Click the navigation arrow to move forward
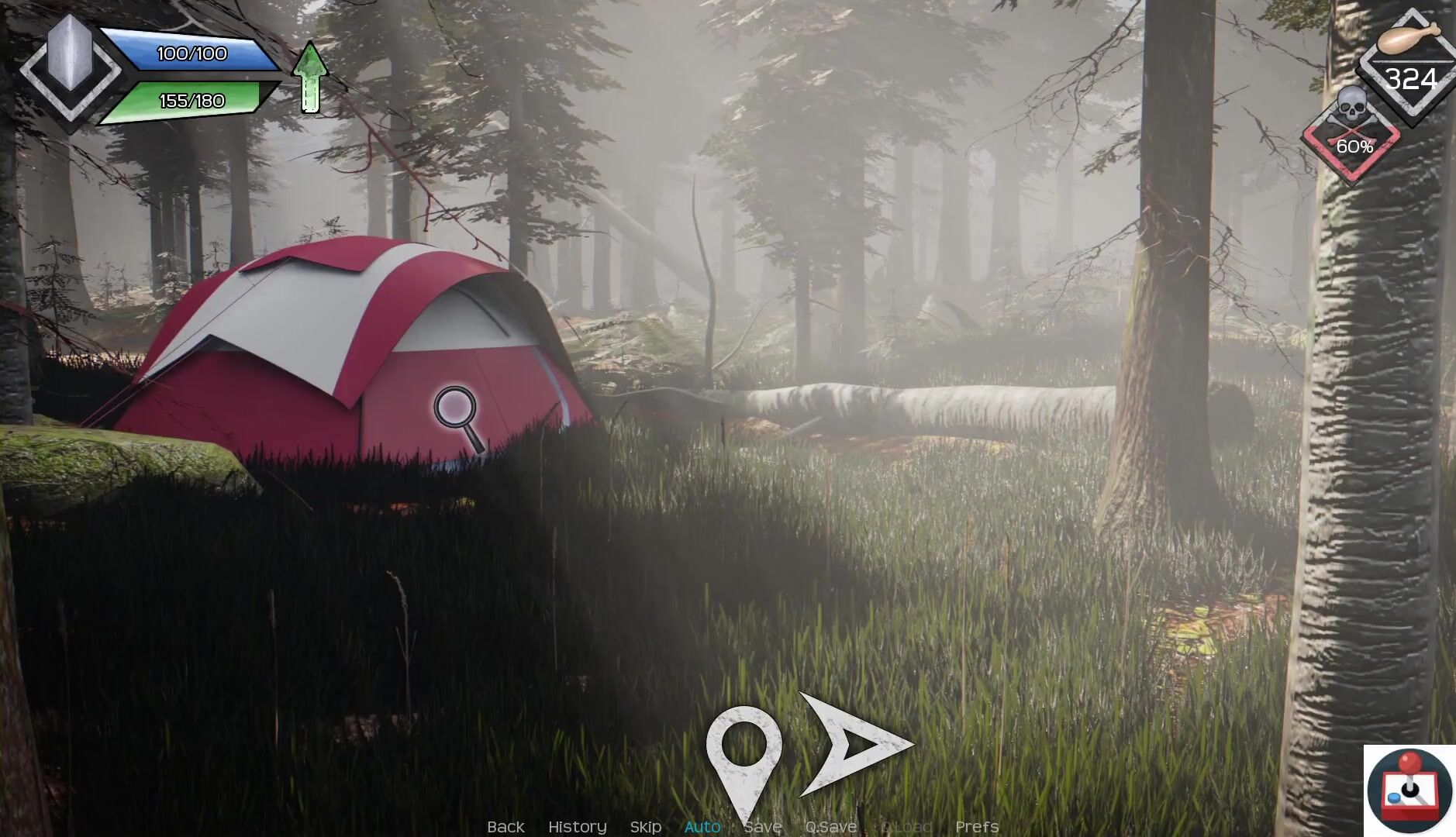 coord(854,745)
